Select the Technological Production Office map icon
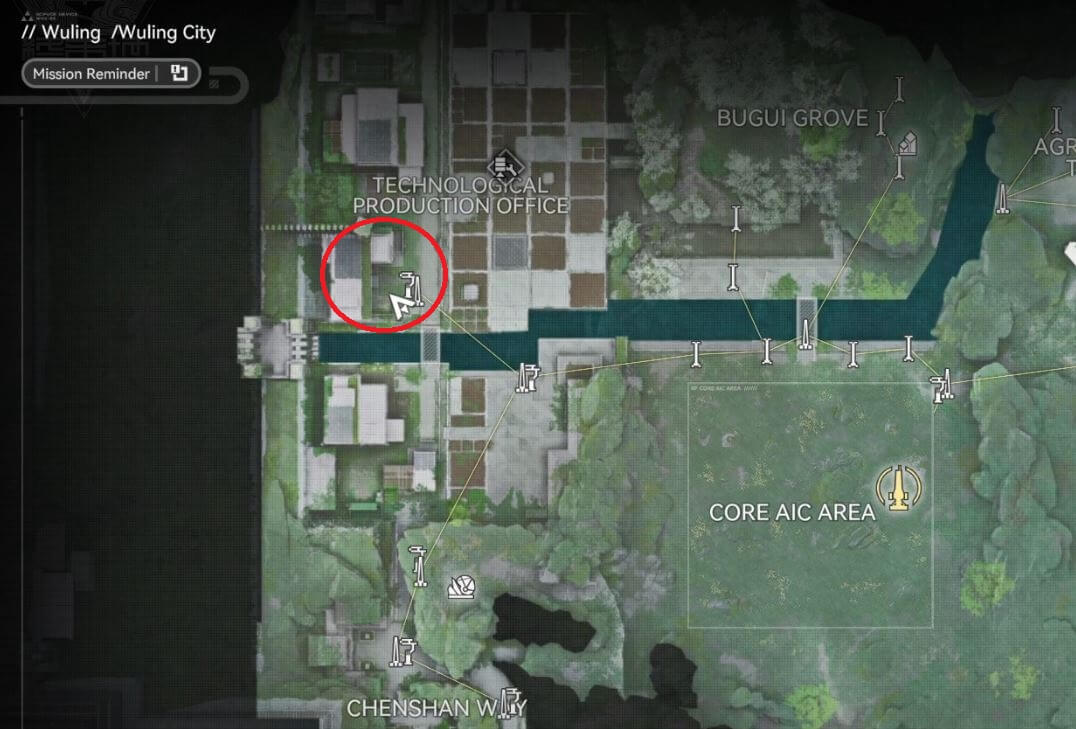The image size is (1076, 729). [x=501, y=164]
